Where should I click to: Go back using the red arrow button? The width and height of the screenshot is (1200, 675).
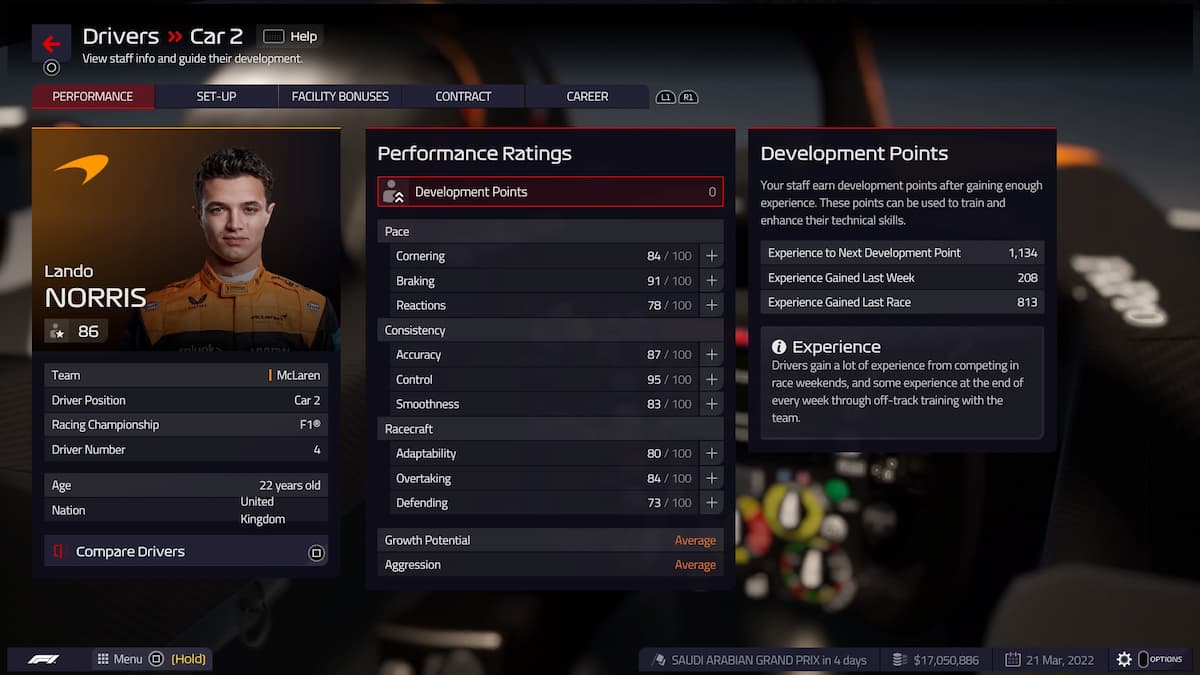51,44
